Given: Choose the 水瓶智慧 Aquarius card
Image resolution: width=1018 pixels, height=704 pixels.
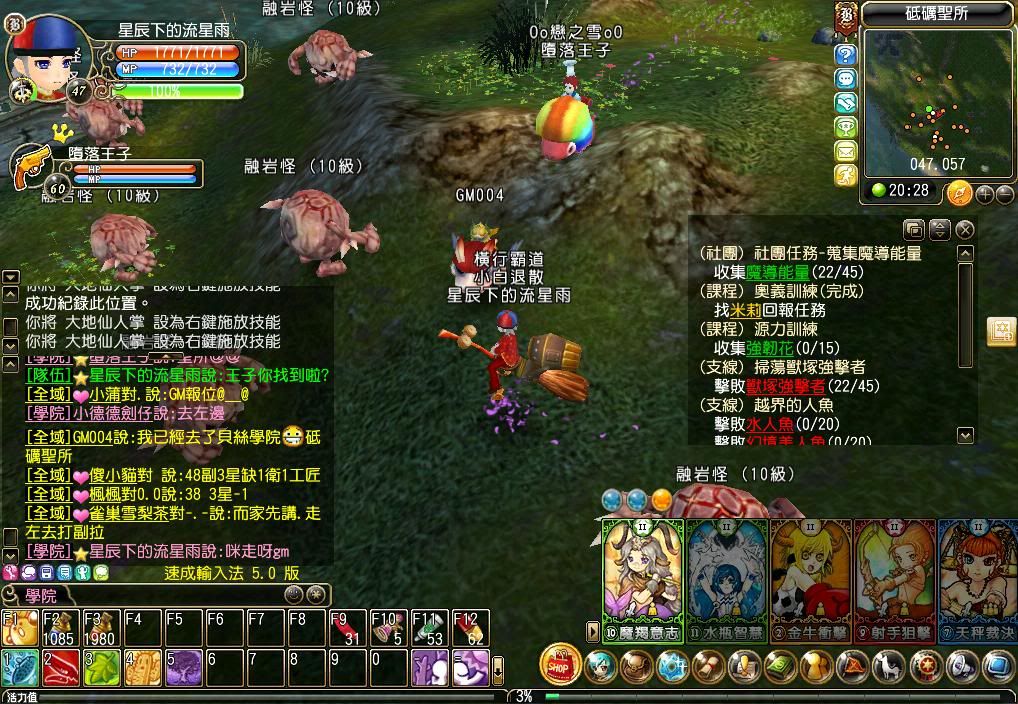Looking at the screenshot, I should click(x=727, y=578).
